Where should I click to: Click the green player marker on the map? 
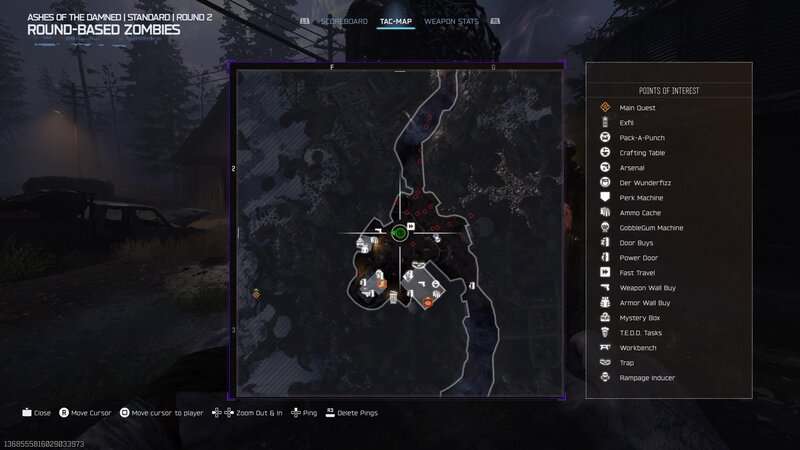(399, 233)
